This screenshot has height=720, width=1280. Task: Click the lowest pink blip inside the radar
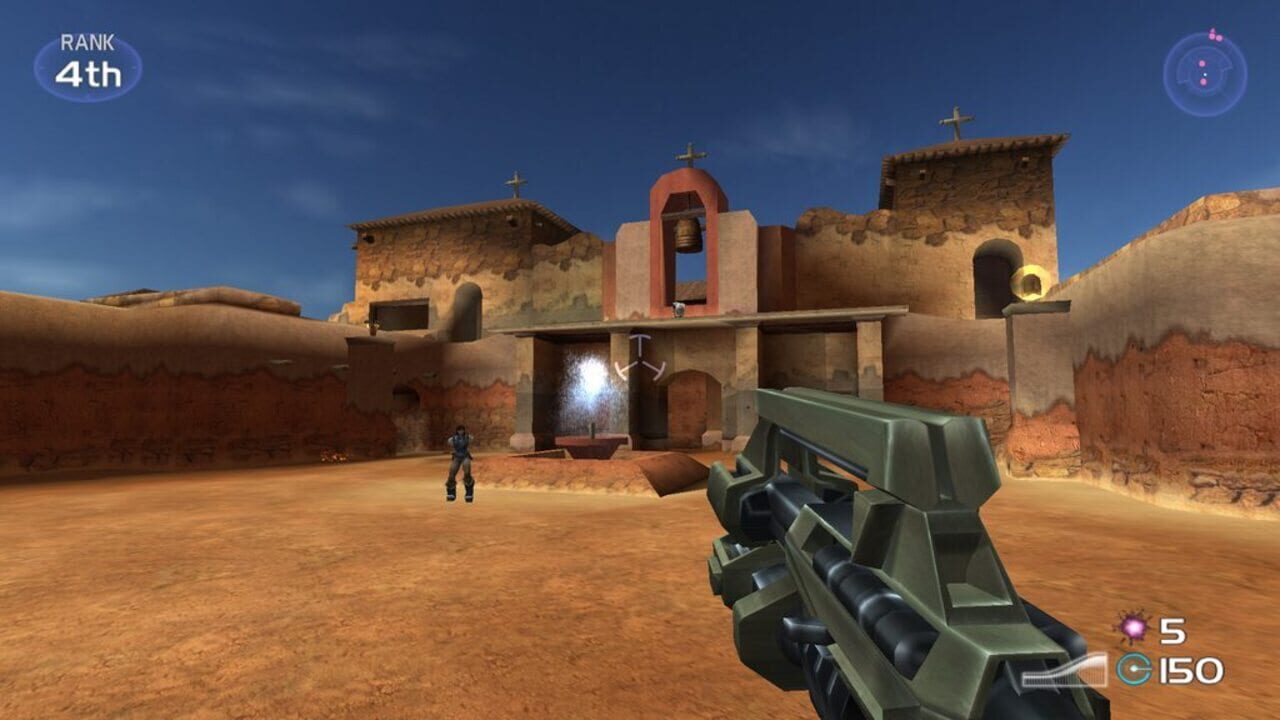(1203, 82)
